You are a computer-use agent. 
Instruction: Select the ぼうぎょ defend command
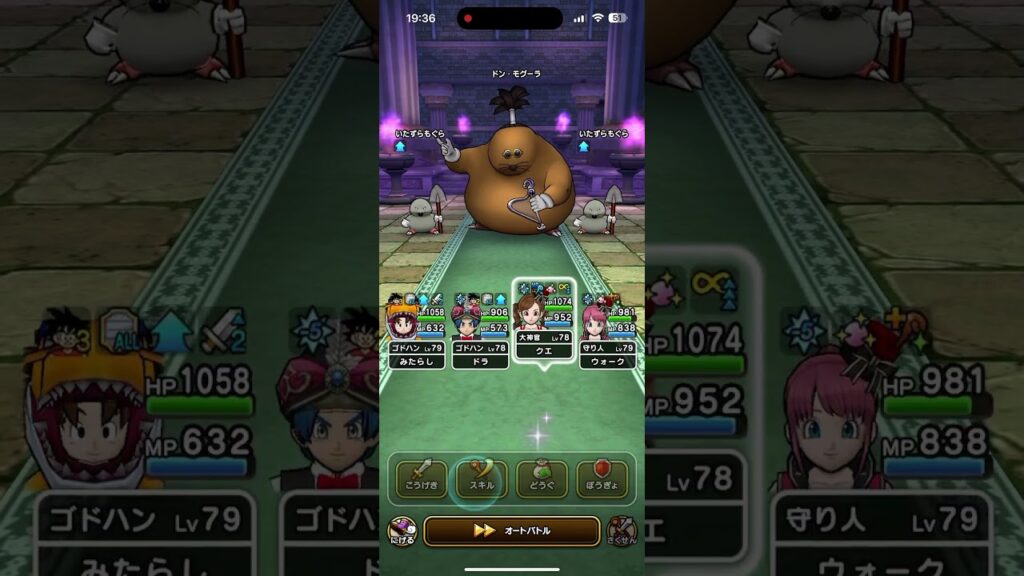pos(602,479)
